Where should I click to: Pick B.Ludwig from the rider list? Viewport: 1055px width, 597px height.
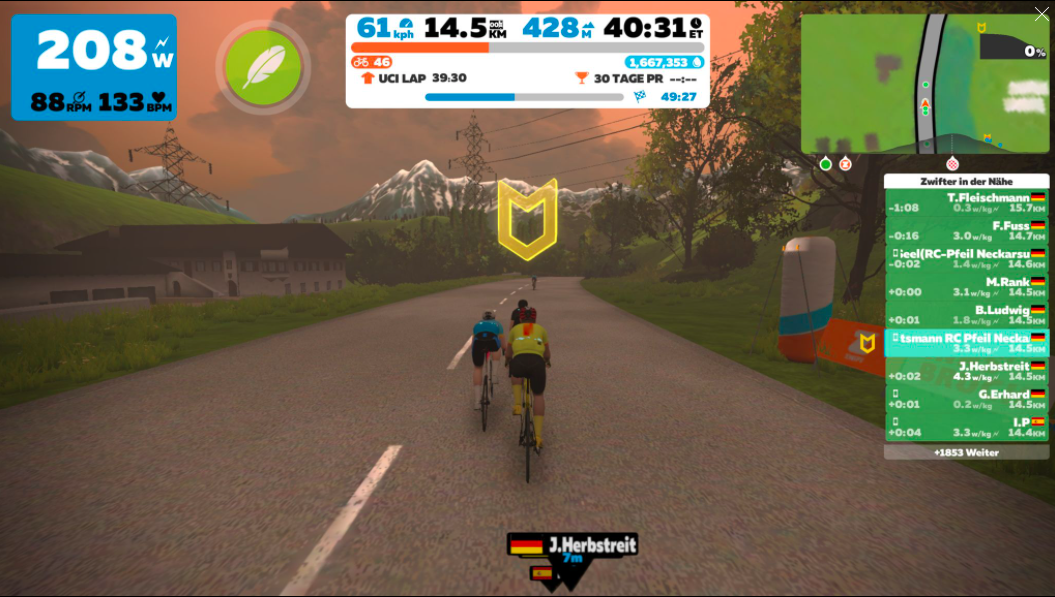(966, 315)
